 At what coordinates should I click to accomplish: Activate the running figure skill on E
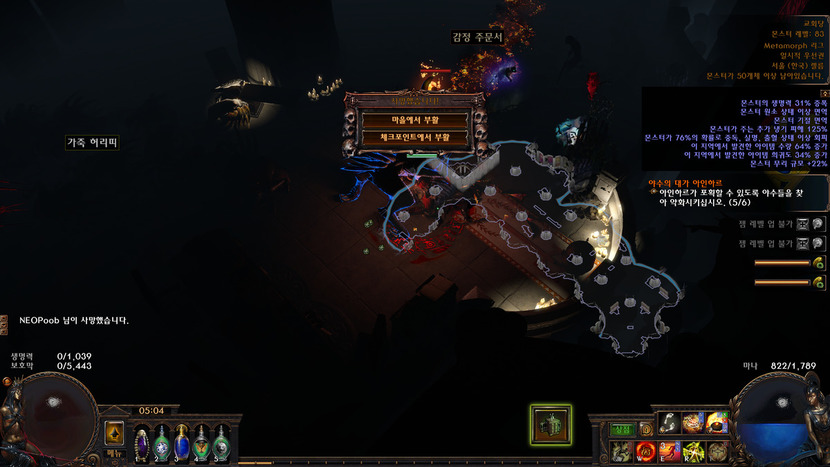[669, 451]
